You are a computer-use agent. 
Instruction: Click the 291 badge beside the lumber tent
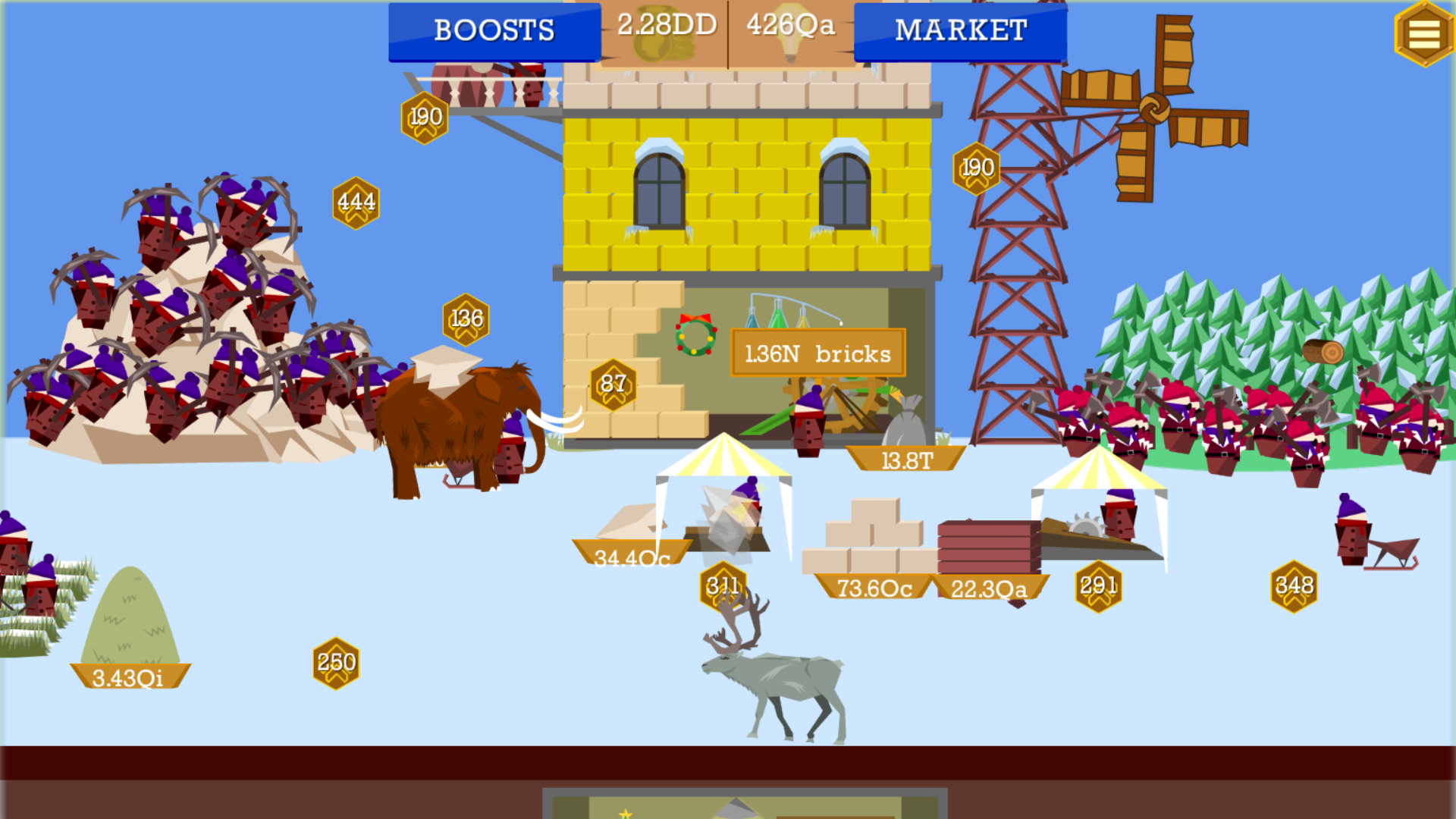[1099, 585]
